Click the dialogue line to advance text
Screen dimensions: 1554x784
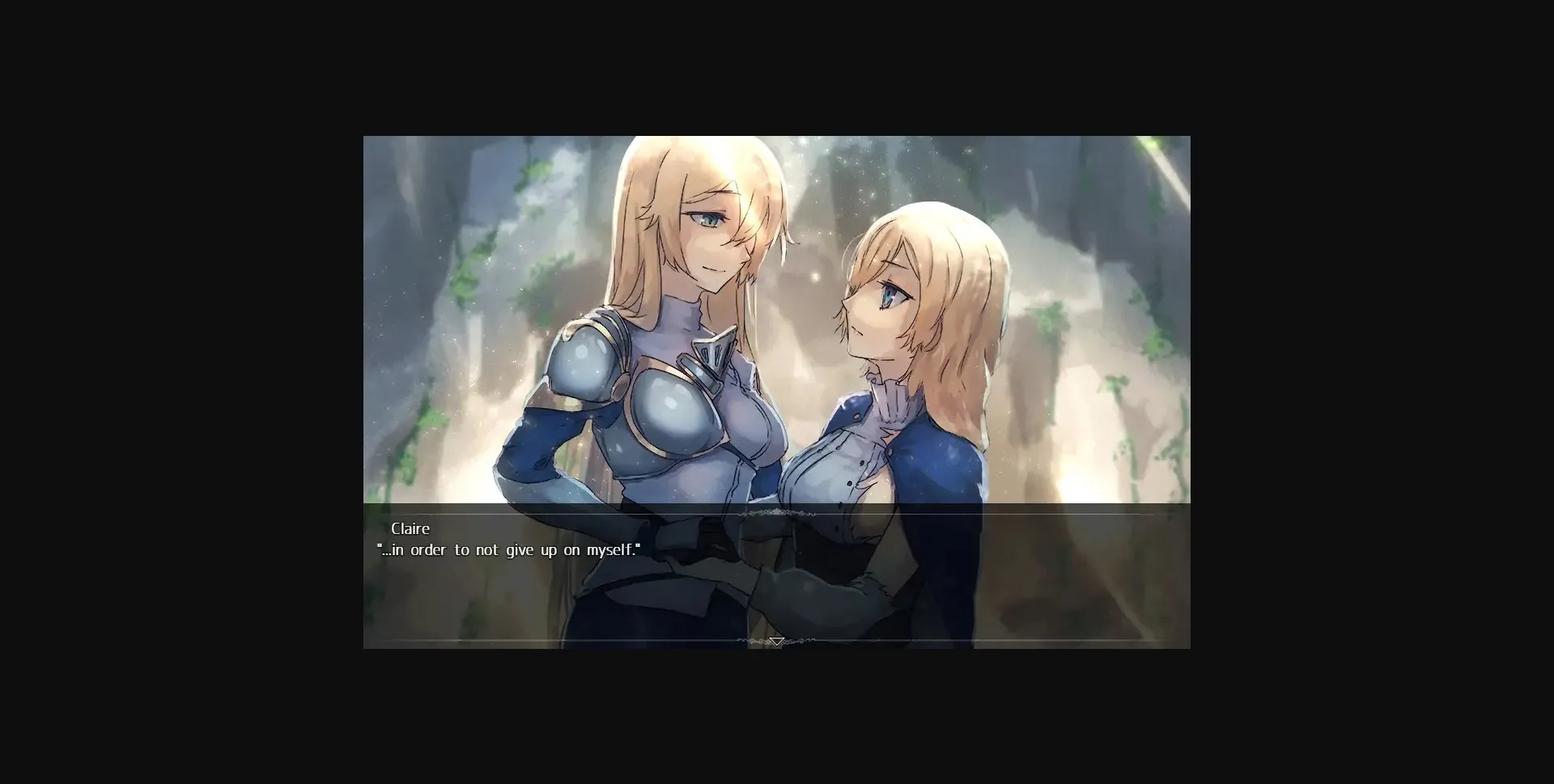coord(508,549)
